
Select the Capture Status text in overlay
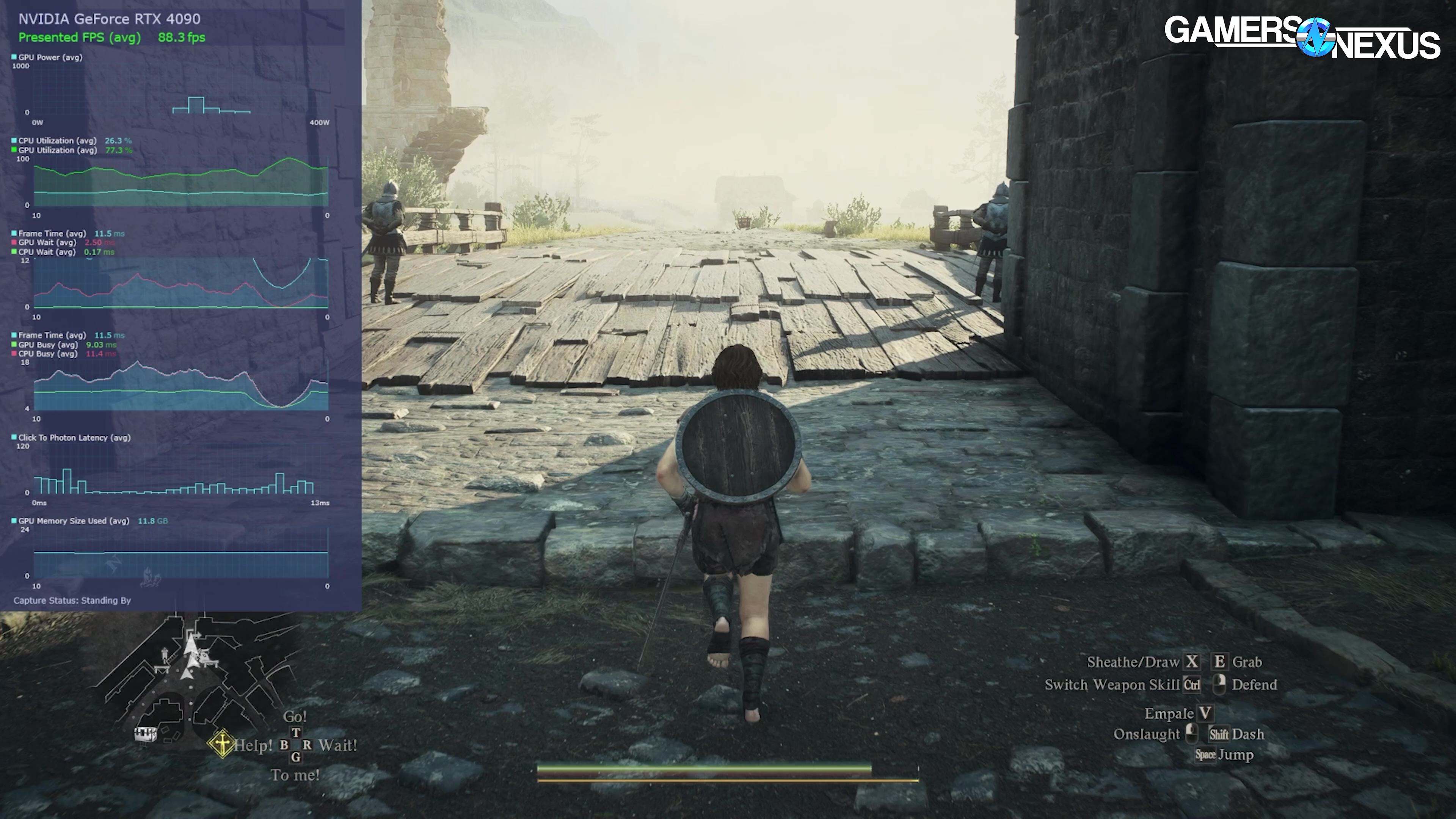(72, 600)
